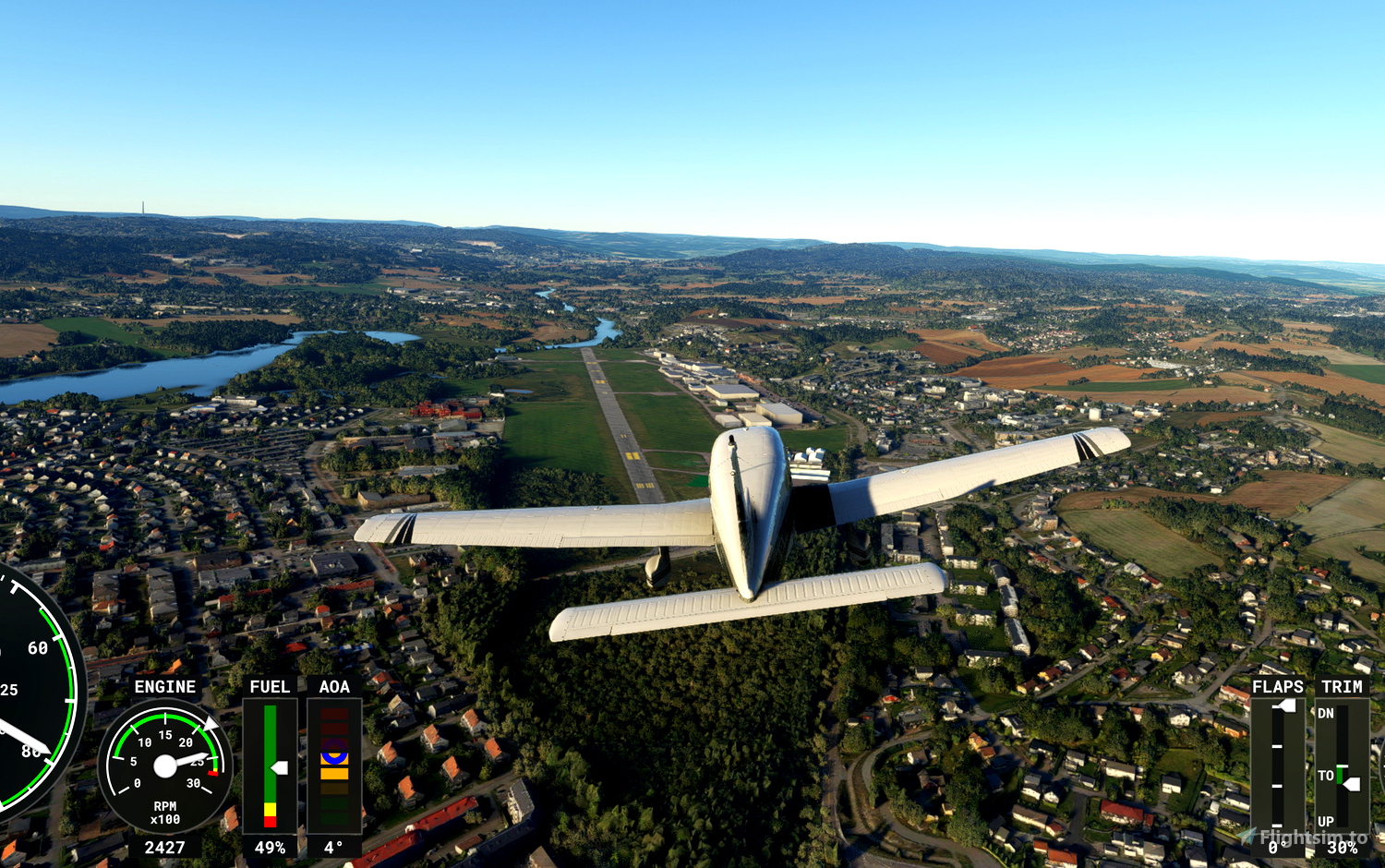Open the Flightsim.to link in the watermark
The image size is (1385, 868).
point(1312,837)
